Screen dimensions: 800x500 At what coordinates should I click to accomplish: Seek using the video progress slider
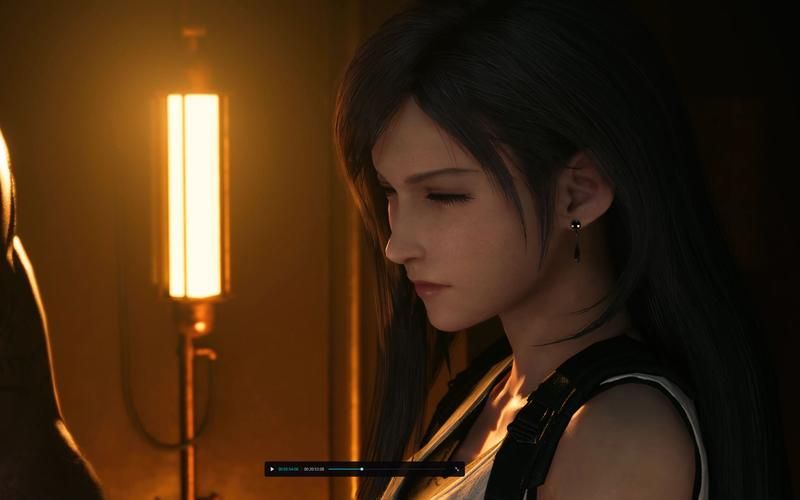[388, 469]
